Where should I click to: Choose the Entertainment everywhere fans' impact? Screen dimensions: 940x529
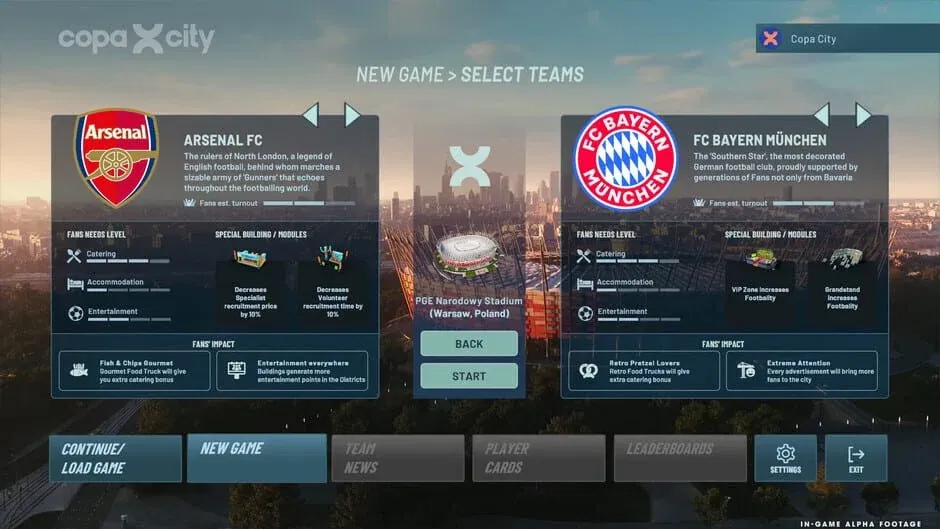292,370
